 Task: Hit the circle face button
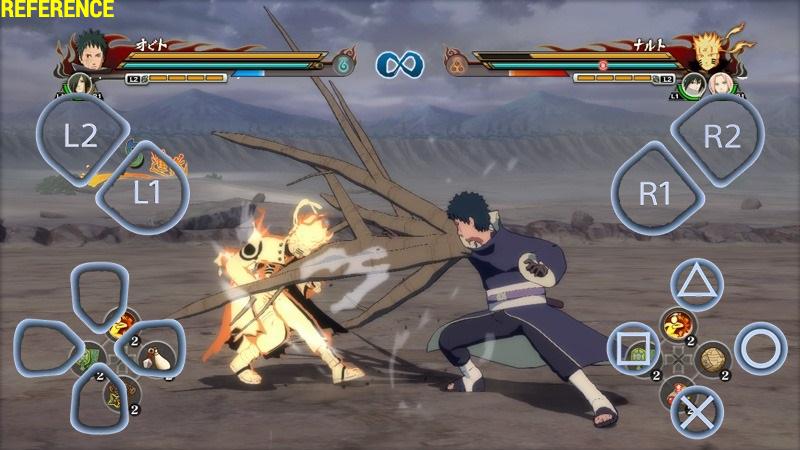(x=760, y=348)
